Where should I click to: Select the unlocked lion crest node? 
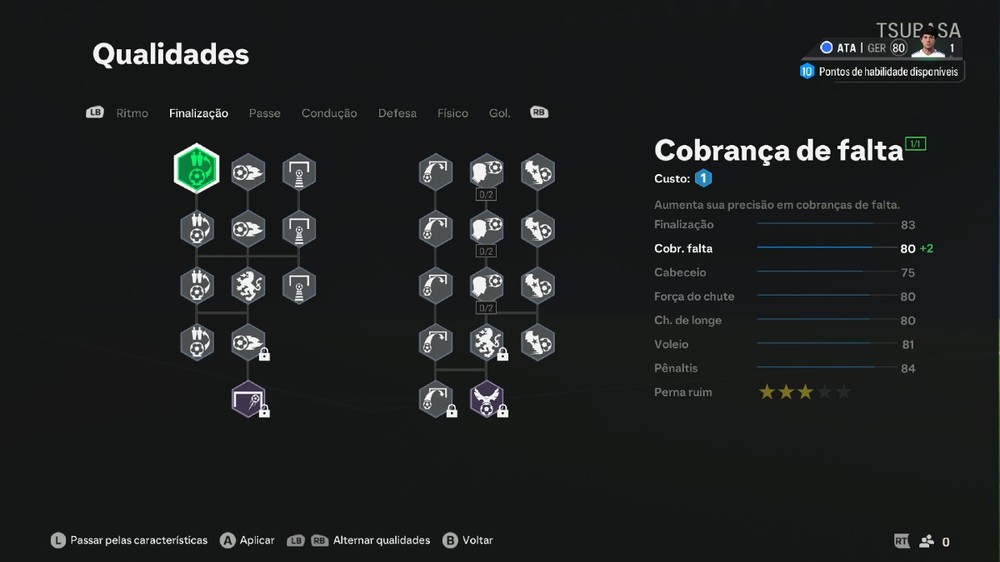(x=248, y=286)
